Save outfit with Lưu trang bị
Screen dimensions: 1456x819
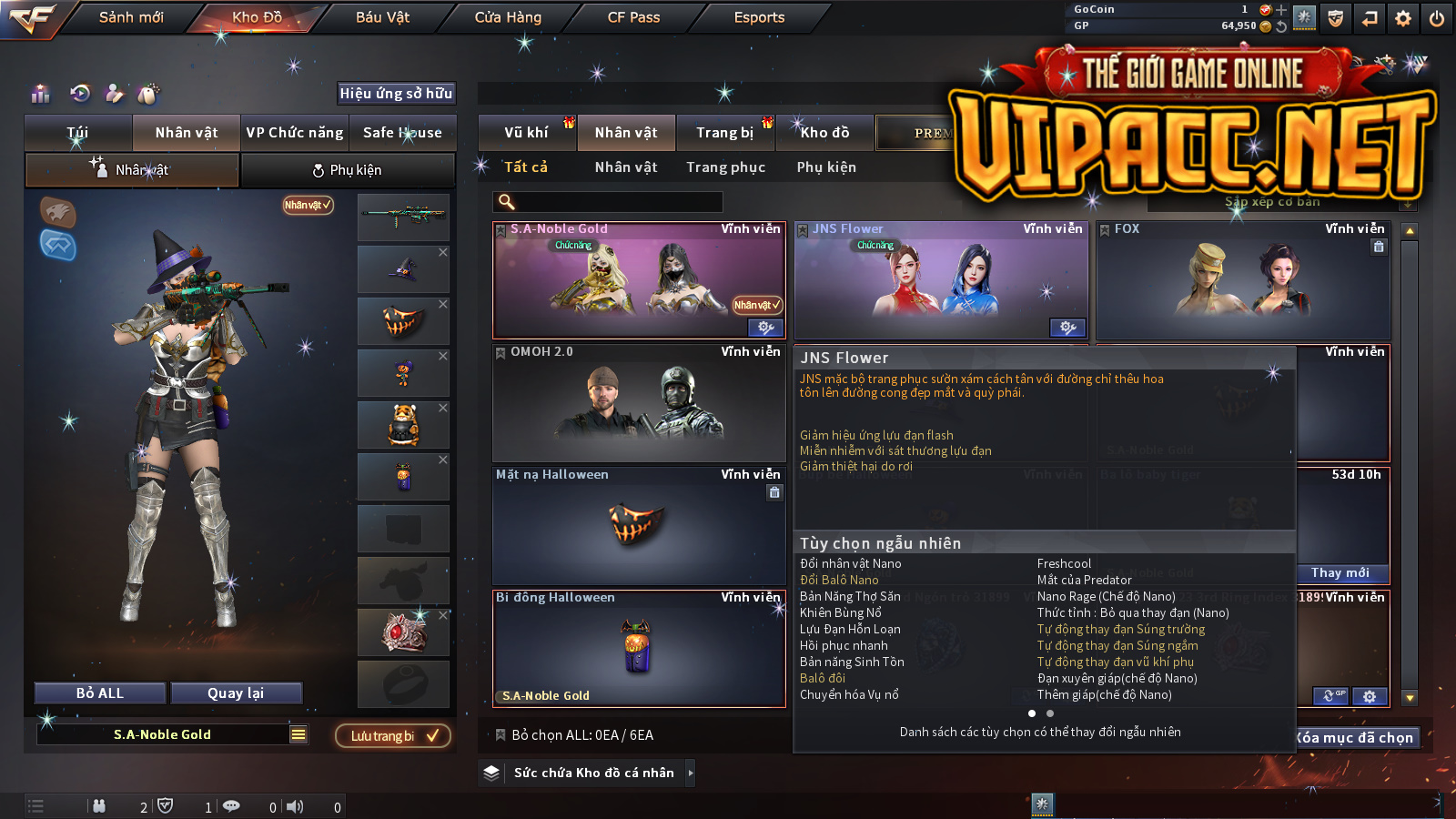click(393, 735)
